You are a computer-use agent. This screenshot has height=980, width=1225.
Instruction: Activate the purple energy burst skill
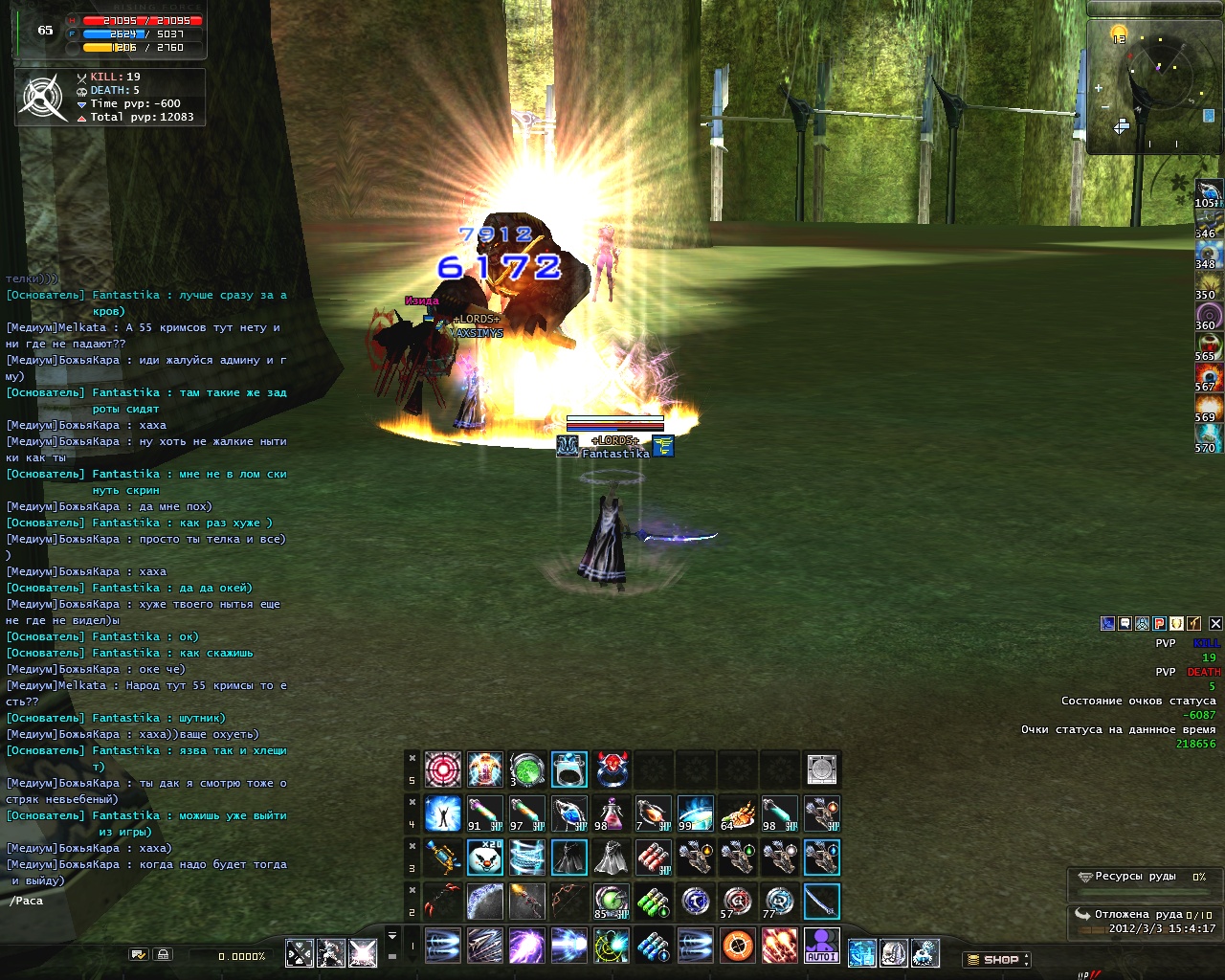(527, 946)
